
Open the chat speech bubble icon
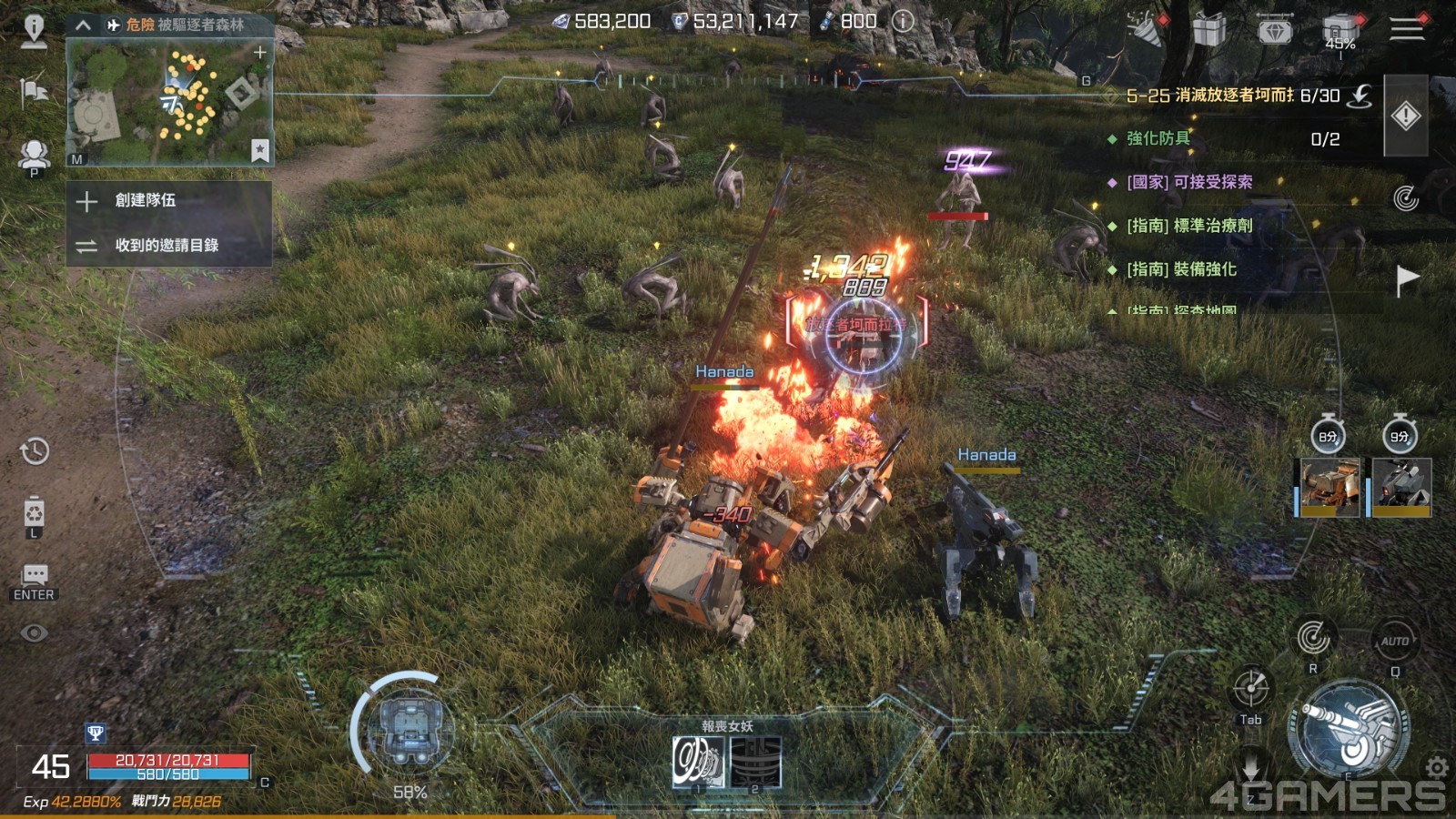pos(35,575)
